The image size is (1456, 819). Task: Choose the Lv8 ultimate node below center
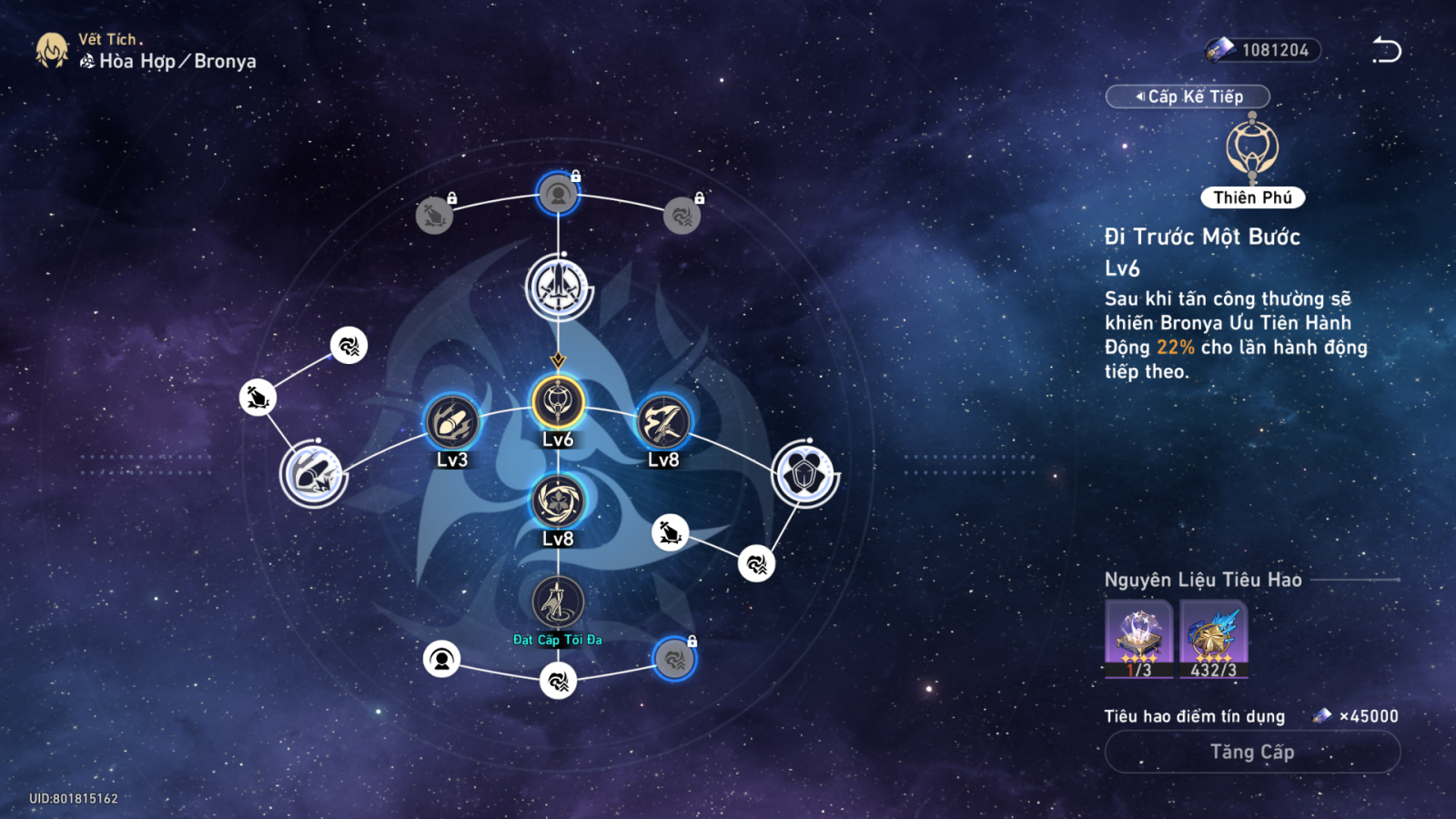[x=558, y=501]
